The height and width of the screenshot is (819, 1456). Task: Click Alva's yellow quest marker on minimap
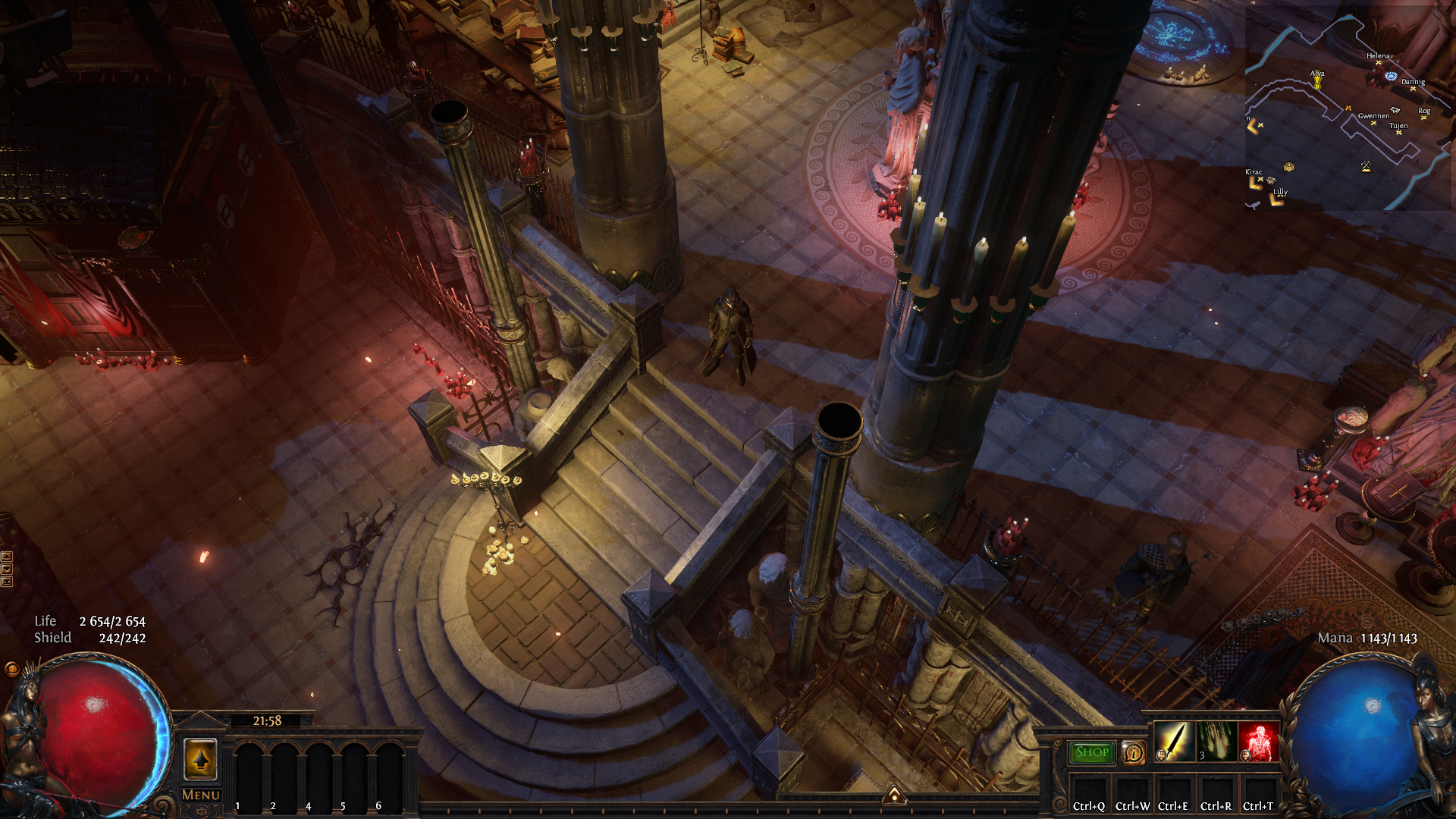1317,82
